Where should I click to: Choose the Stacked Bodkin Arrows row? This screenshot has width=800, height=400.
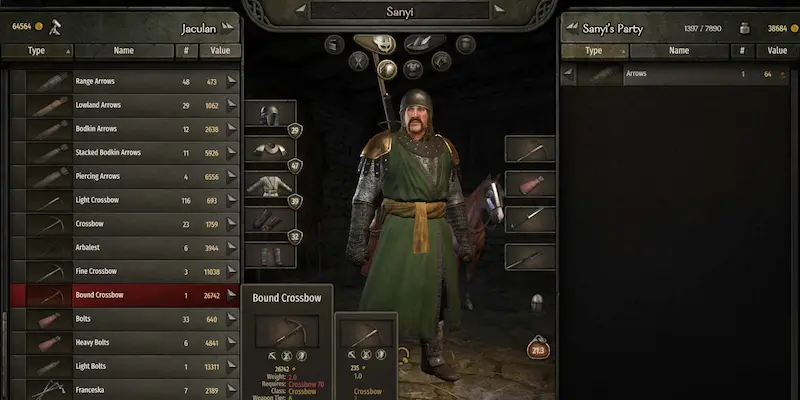coord(120,153)
